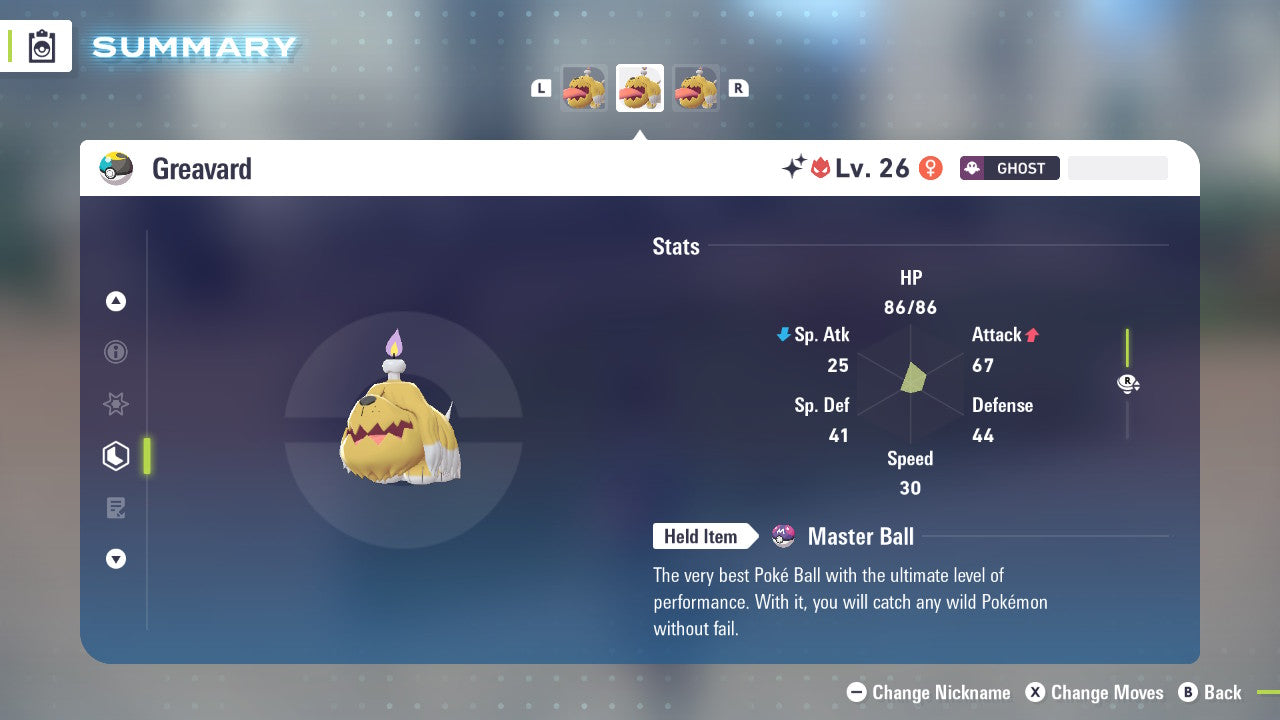
Task: Click the Poké Ball icon beside Greavard's name
Action: [x=116, y=168]
